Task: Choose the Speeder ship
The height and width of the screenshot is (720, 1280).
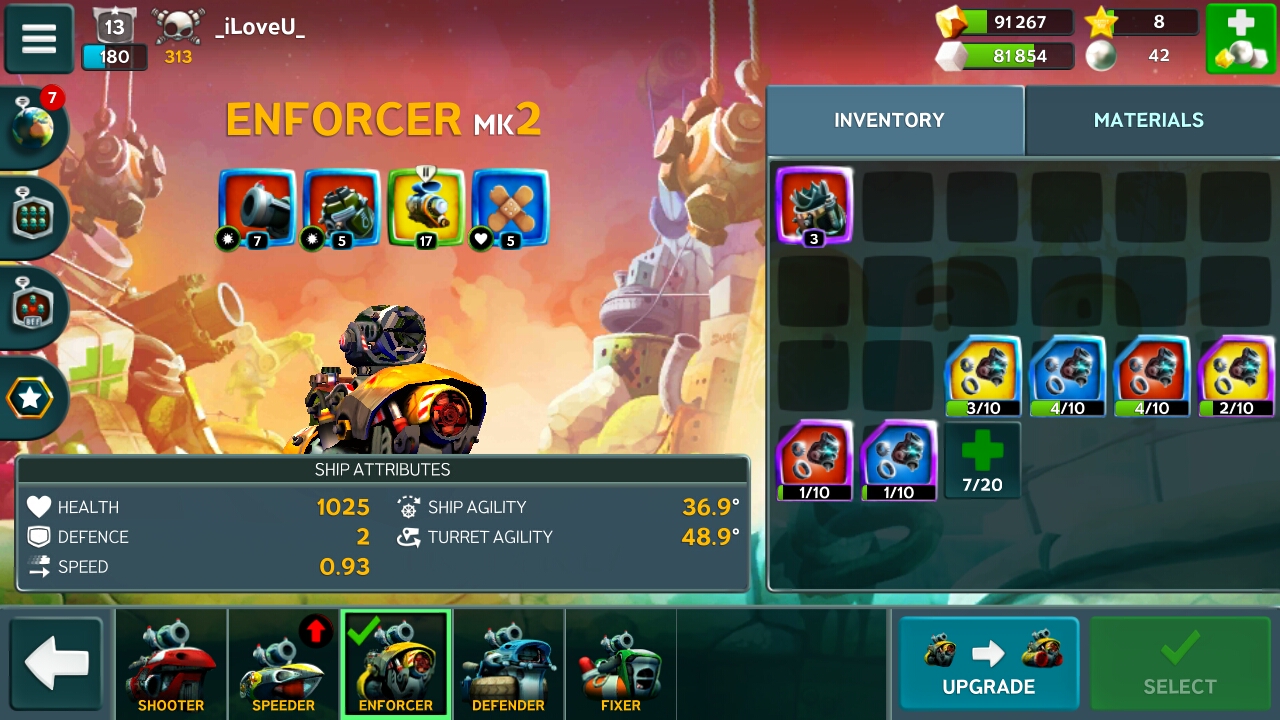Action: [x=283, y=664]
